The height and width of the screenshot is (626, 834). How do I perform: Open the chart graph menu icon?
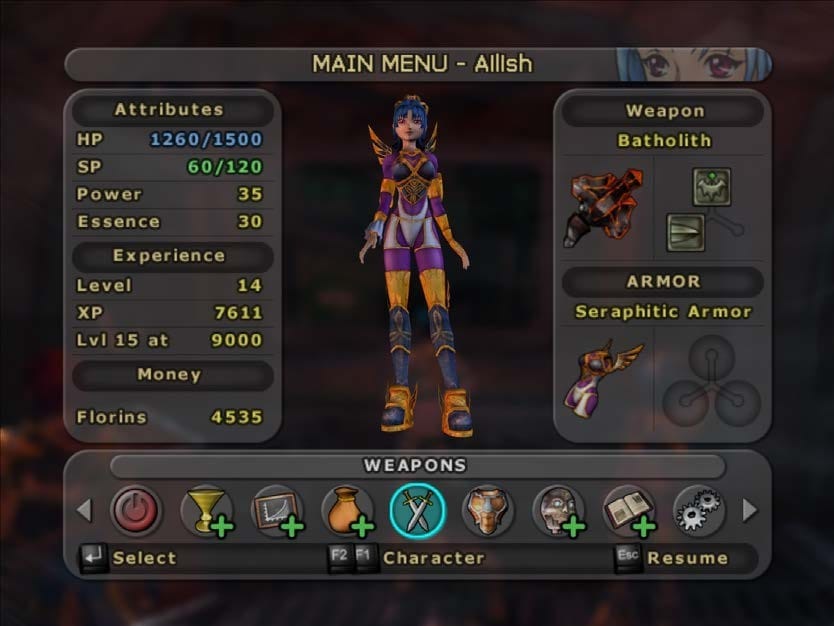(275, 510)
